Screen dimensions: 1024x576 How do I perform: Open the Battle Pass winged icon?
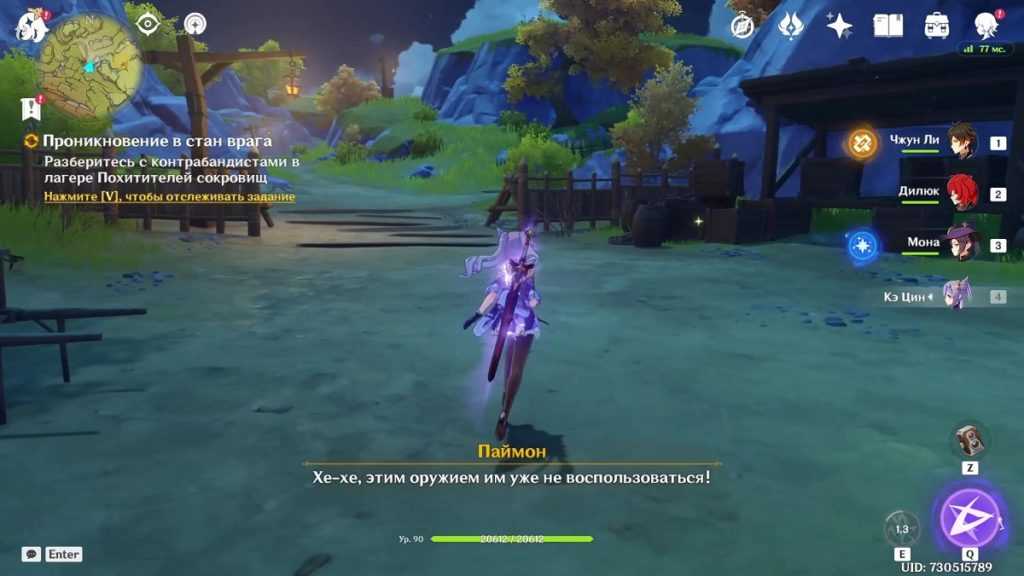click(x=790, y=26)
